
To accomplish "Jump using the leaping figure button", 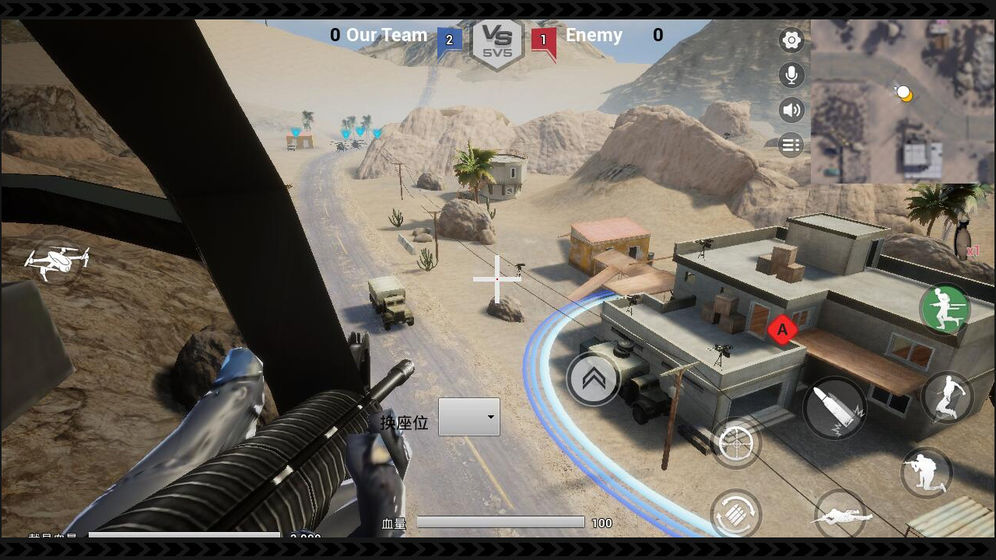I will [945, 397].
